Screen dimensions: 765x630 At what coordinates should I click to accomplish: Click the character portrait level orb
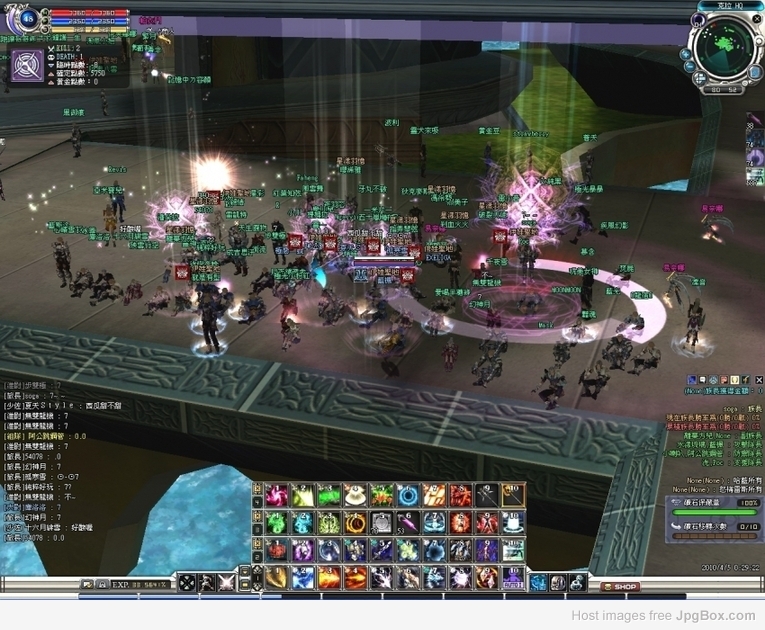(x=25, y=17)
